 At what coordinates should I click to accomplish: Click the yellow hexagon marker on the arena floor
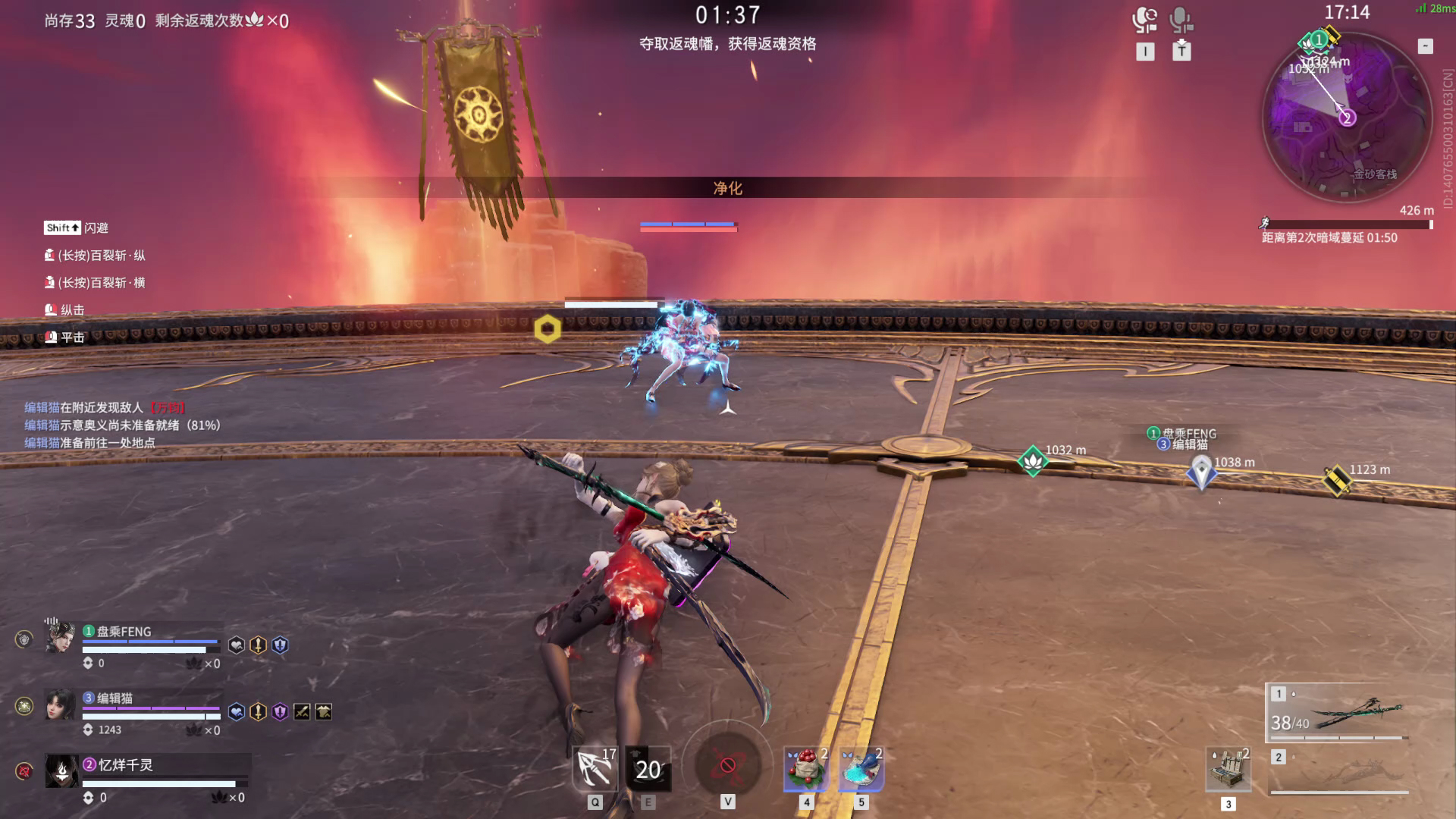548,328
